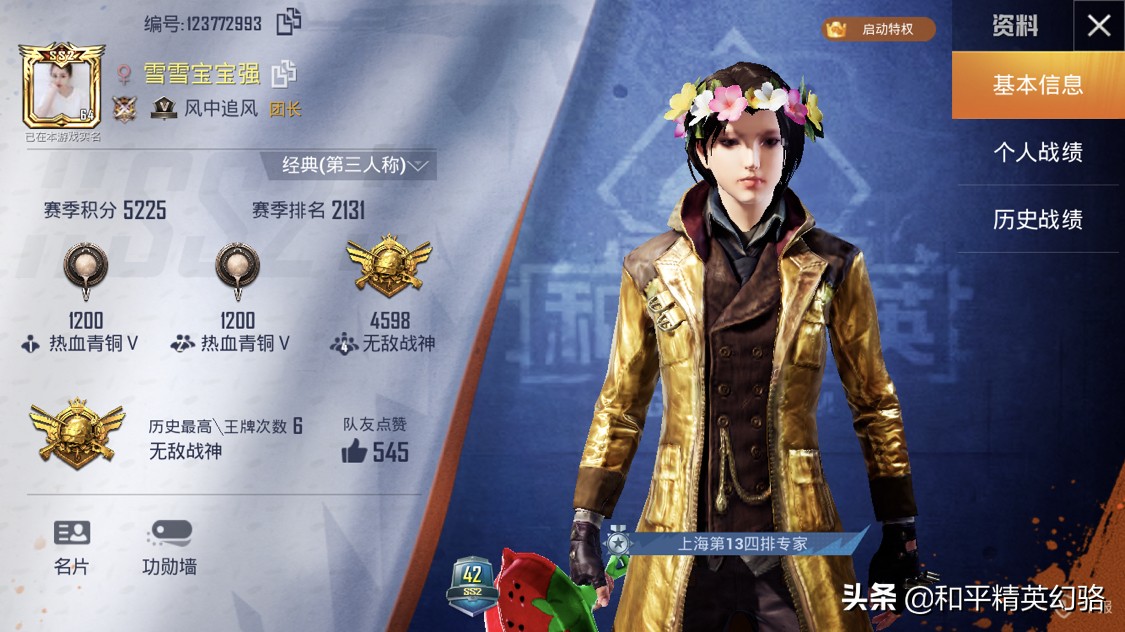Close the profile panel with X
Image resolution: width=1125 pixels, height=632 pixels.
pyautogui.click(x=1098, y=26)
